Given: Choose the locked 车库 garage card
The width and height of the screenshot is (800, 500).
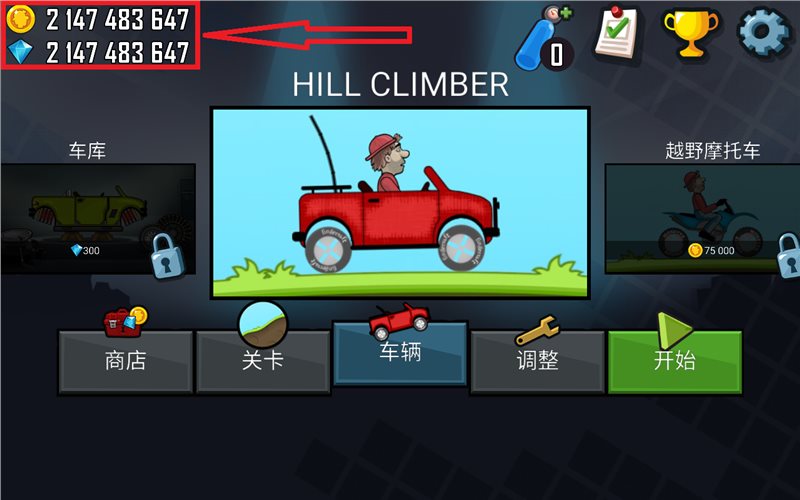Looking at the screenshot, I should [98, 220].
